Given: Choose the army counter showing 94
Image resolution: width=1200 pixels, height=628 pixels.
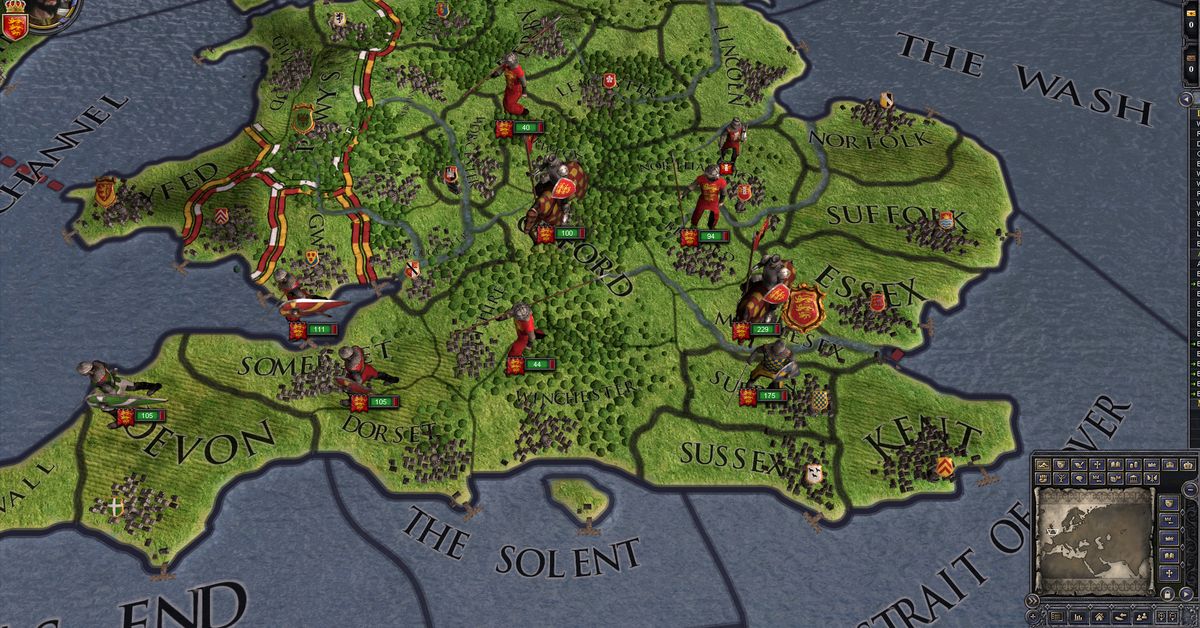Looking at the screenshot, I should [x=706, y=236].
